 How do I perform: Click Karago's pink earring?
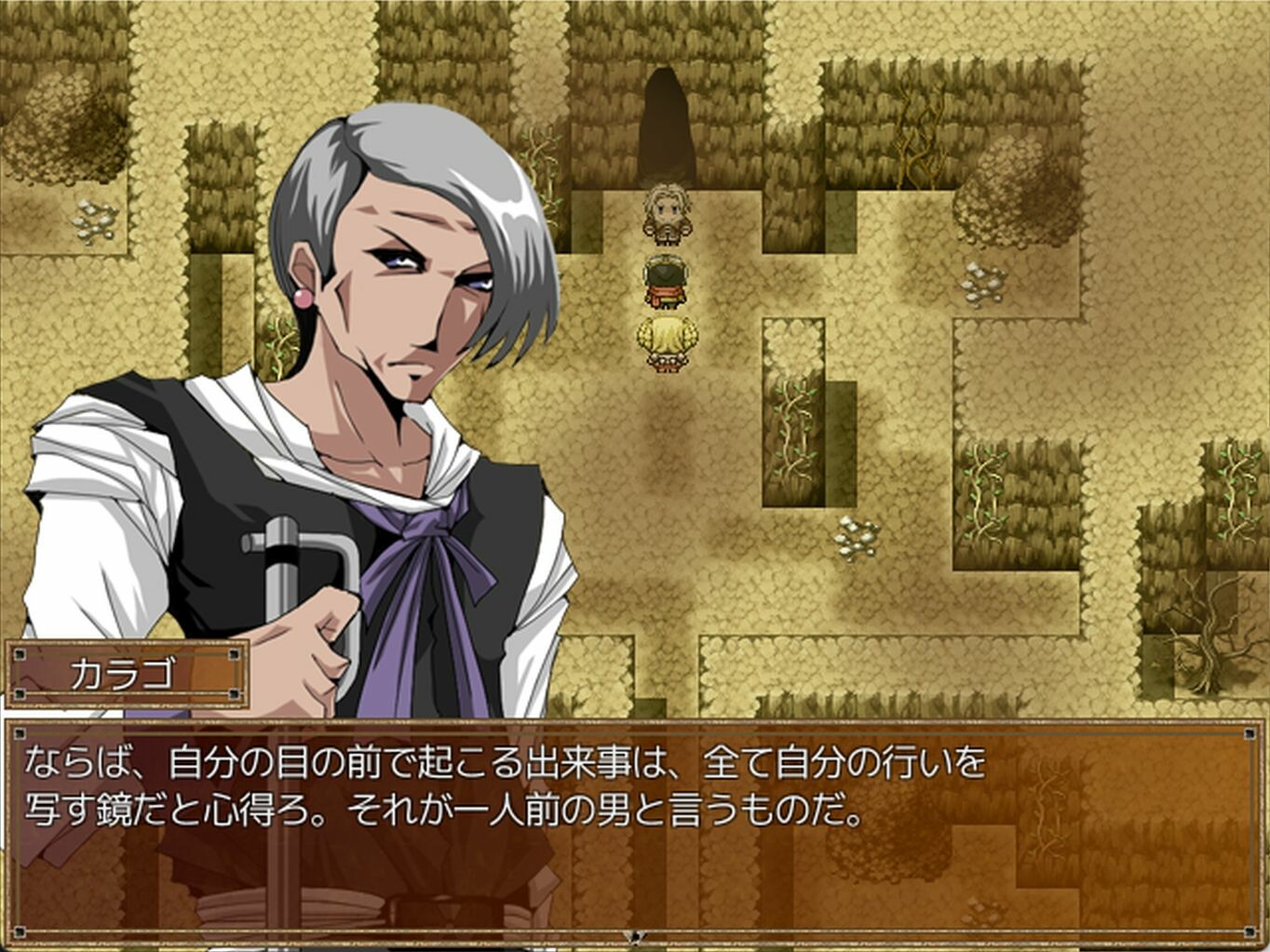click(x=304, y=296)
